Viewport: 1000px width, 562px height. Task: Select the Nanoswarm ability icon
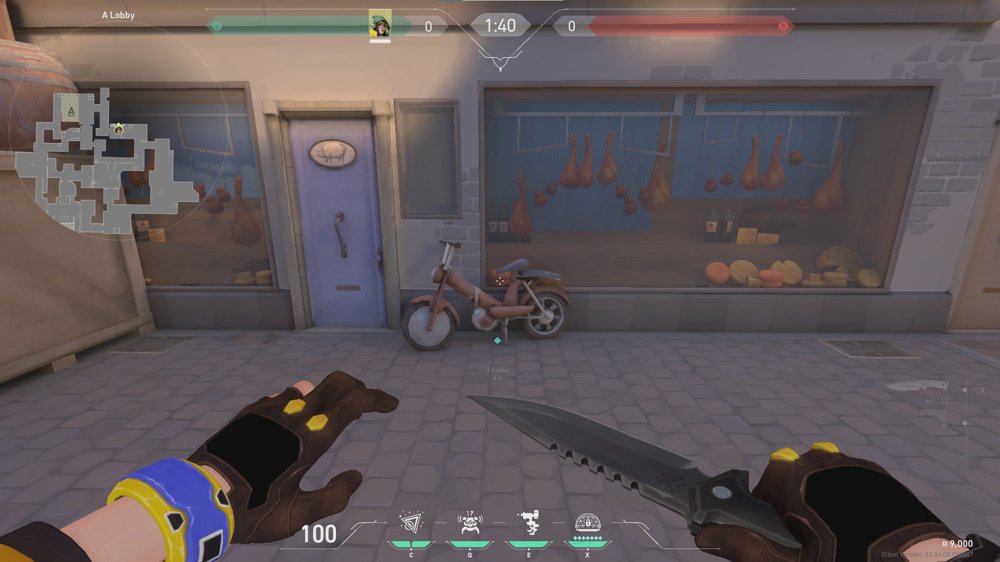pyautogui.click(x=411, y=522)
